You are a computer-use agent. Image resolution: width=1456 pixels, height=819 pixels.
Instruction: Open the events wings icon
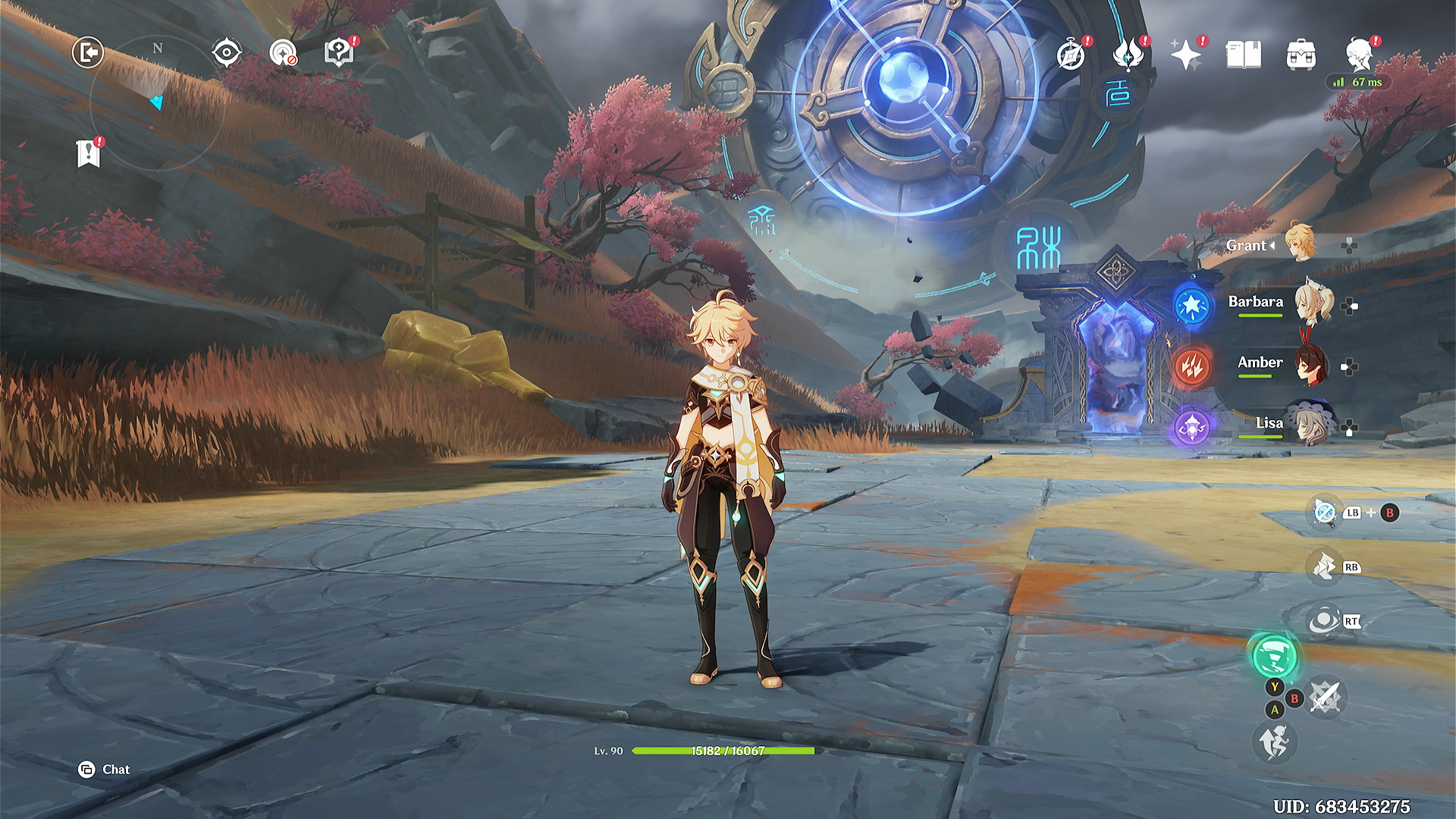(1128, 55)
